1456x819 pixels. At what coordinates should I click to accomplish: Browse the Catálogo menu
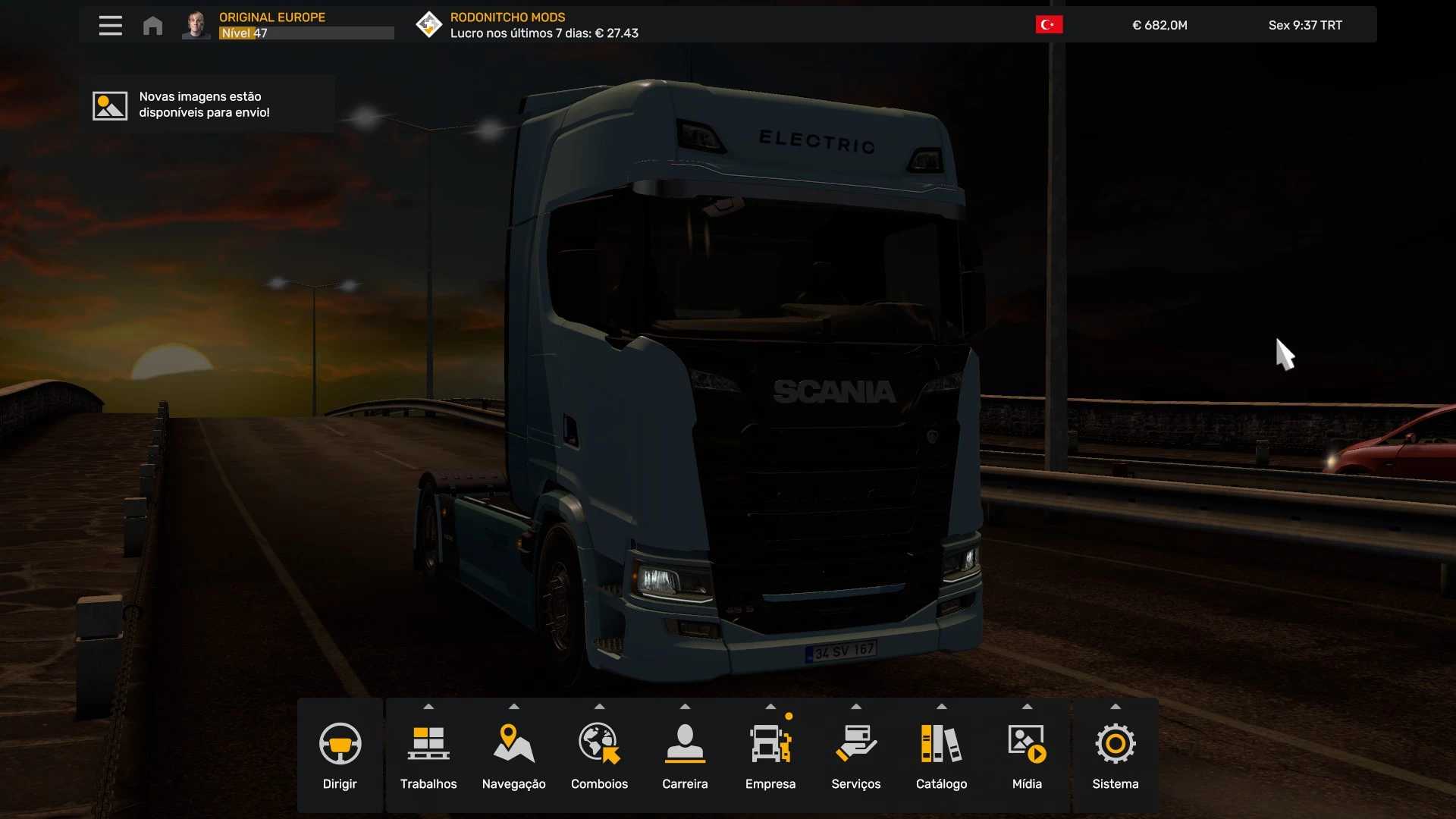point(941,755)
